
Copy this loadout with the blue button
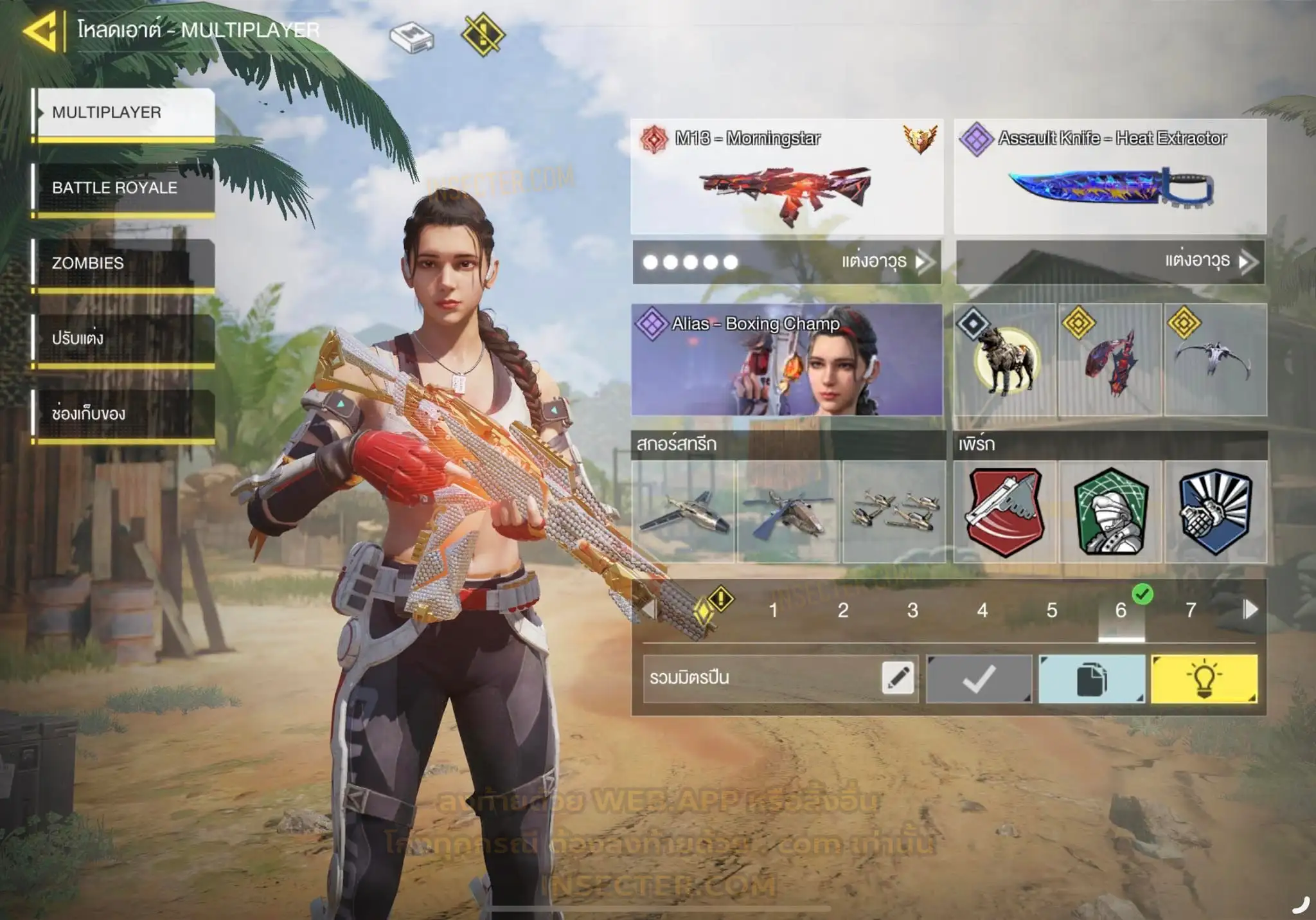1091,679
